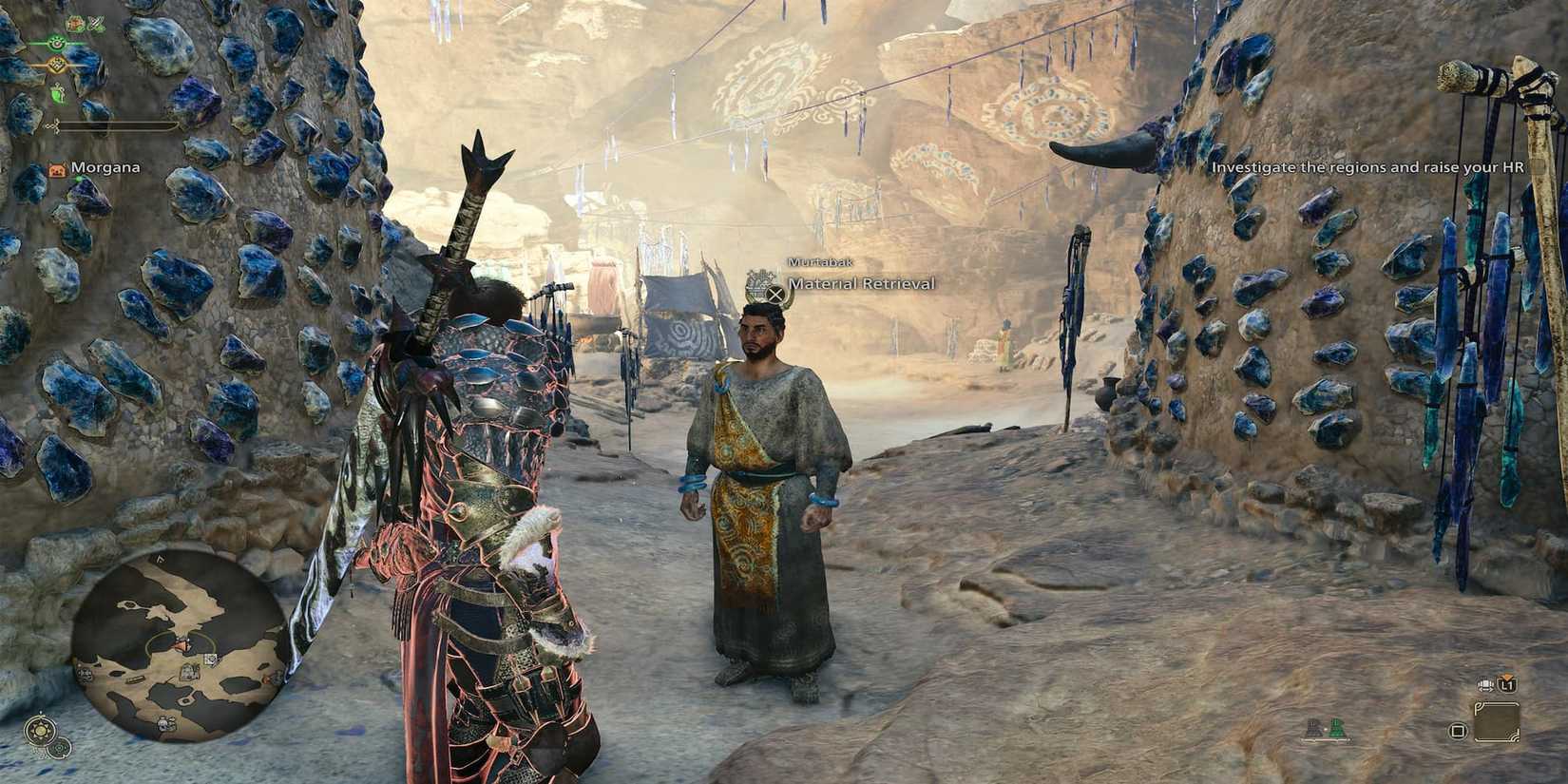Viewport: 1568px width, 784px height.
Task: Click Morgana's red monster face icon
Action: pos(56,167)
